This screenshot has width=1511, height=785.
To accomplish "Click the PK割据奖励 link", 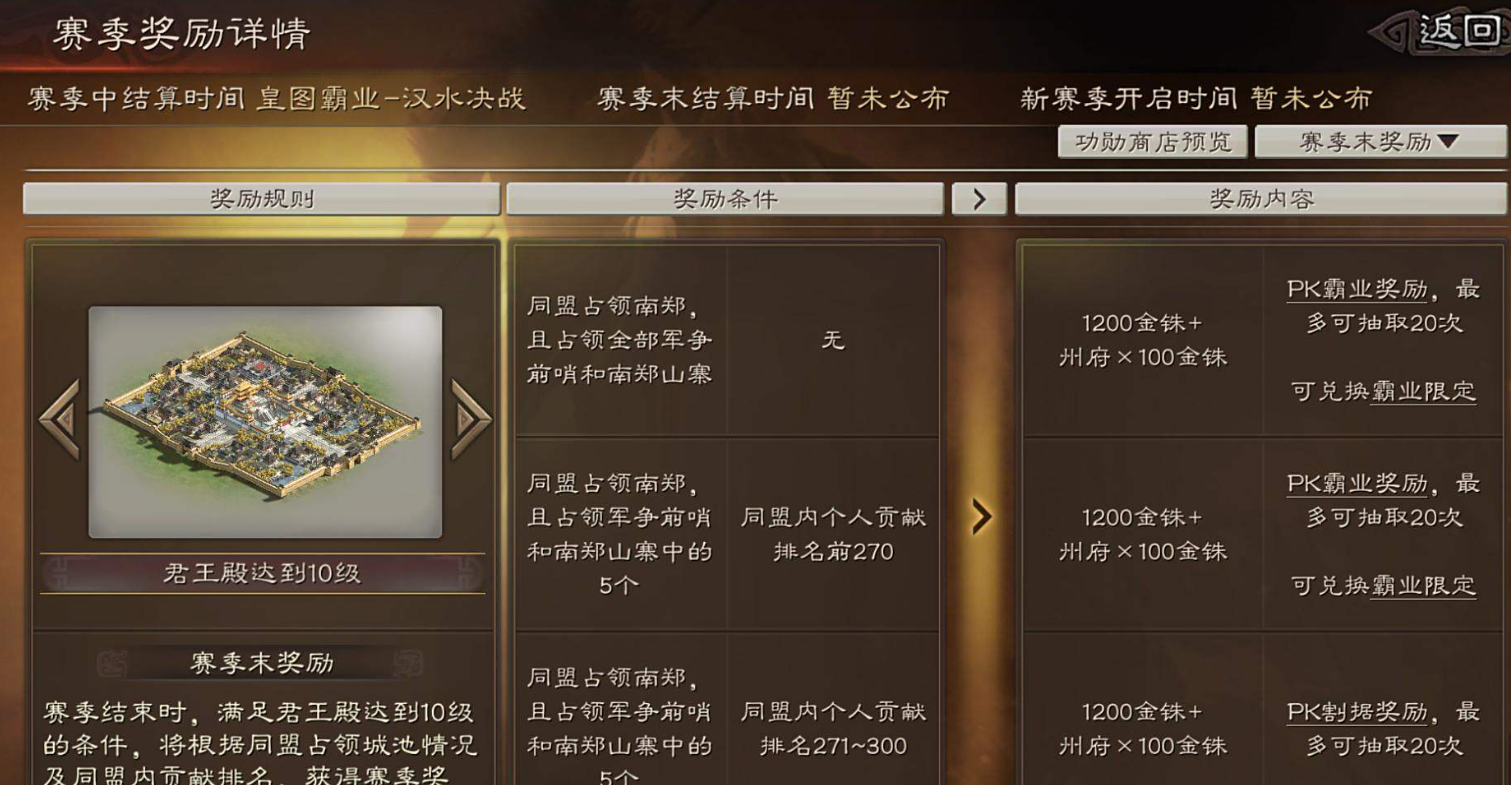I will coord(1358,710).
